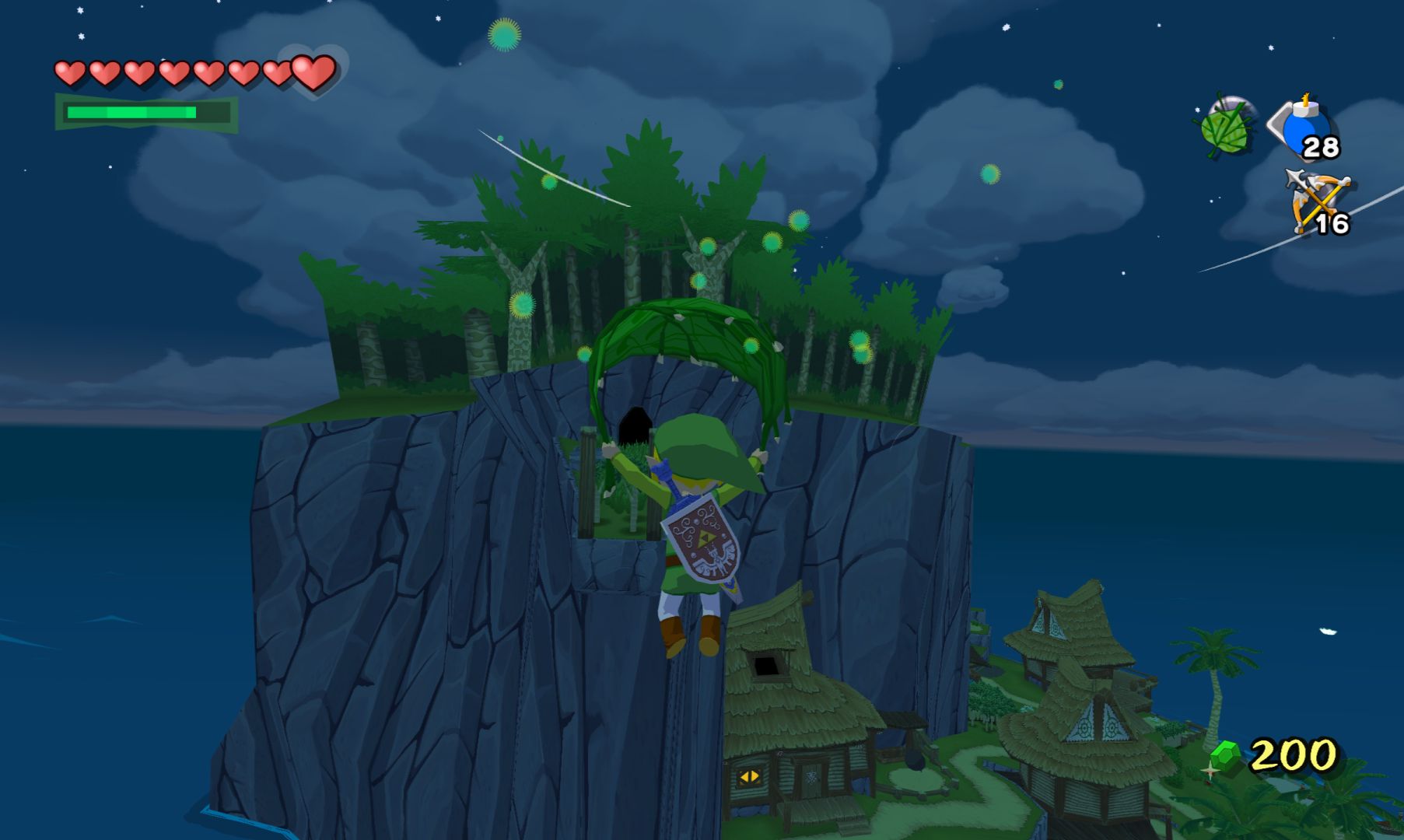1404x840 pixels.
Task: Activate the Hero's Bow item icon
Action: pyautogui.click(x=1316, y=201)
